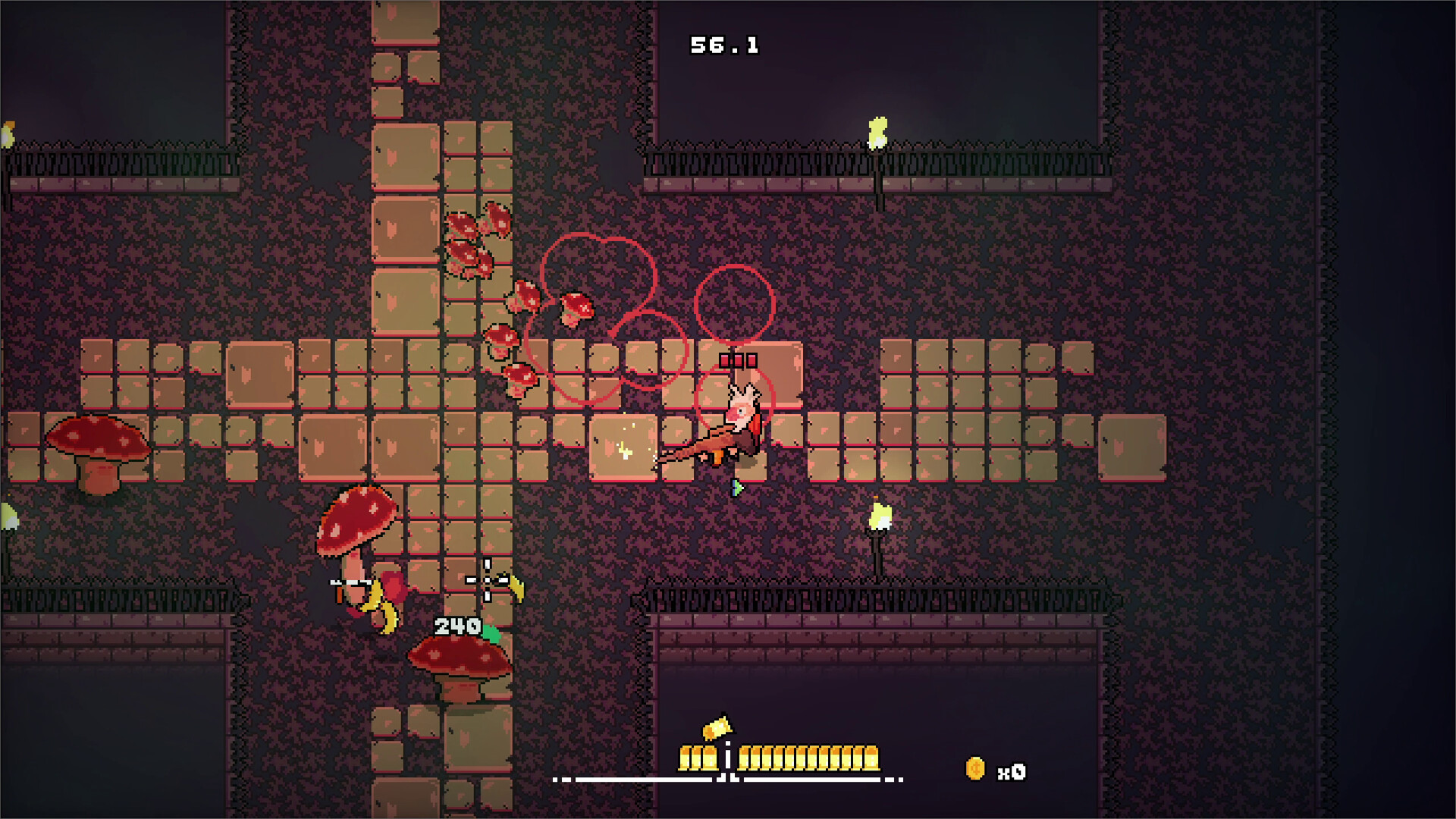Click the middle health pip above the player
This screenshot has width=1456, height=819.
(x=740, y=359)
